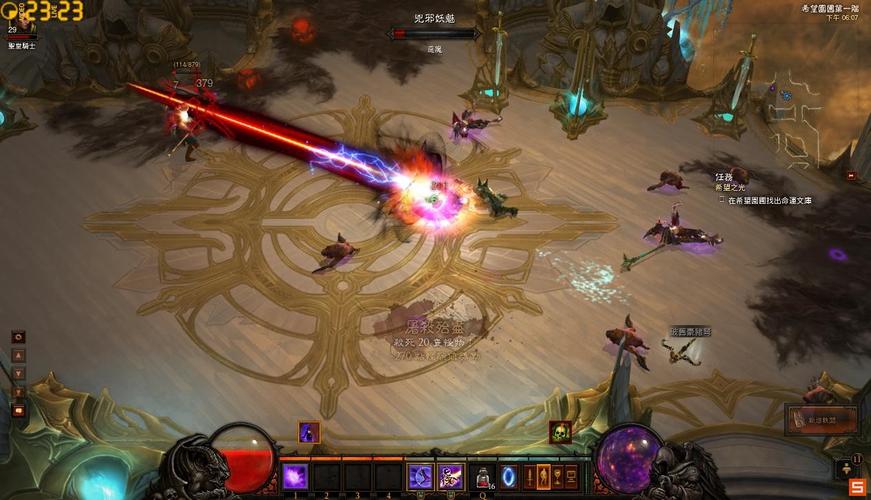This screenshot has height=500, width=871.
Task: Select the purple buff icon above the hotbar
Action: tap(309, 432)
